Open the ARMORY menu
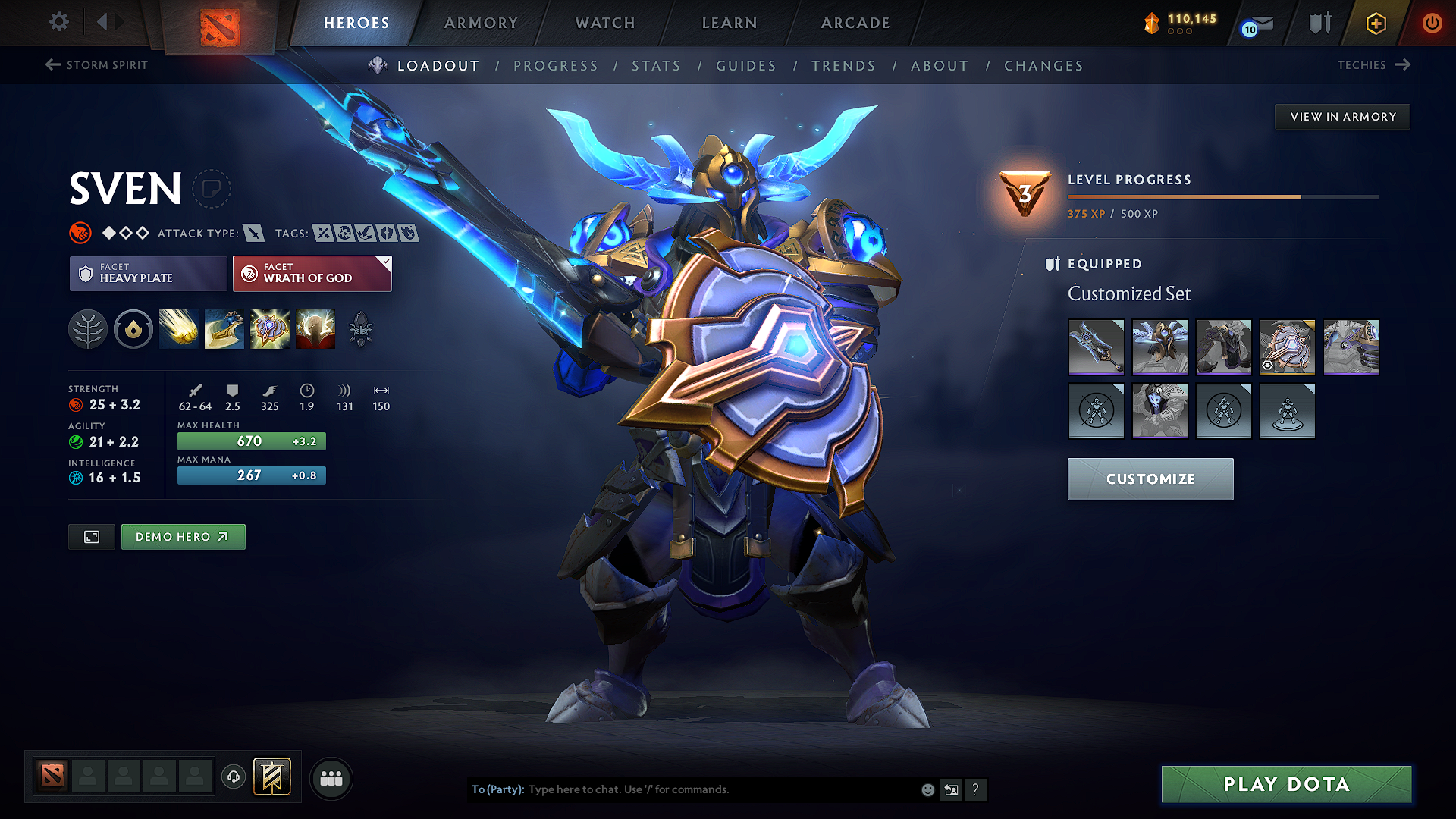Image resolution: width=1456 pixels, height=819 pixels. [481, 23]
